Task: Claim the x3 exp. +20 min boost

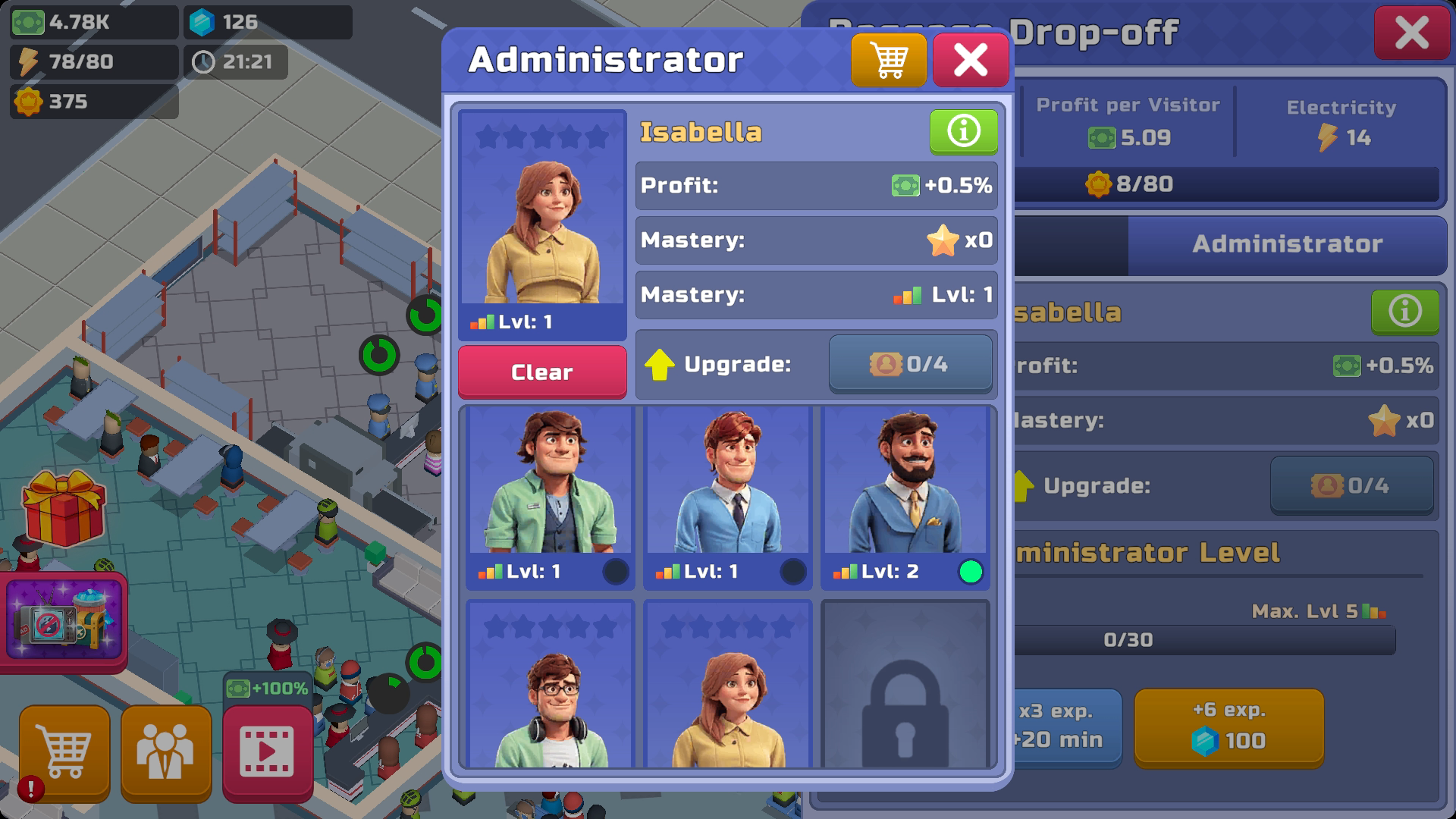Action: click(x=1065, y=726)
